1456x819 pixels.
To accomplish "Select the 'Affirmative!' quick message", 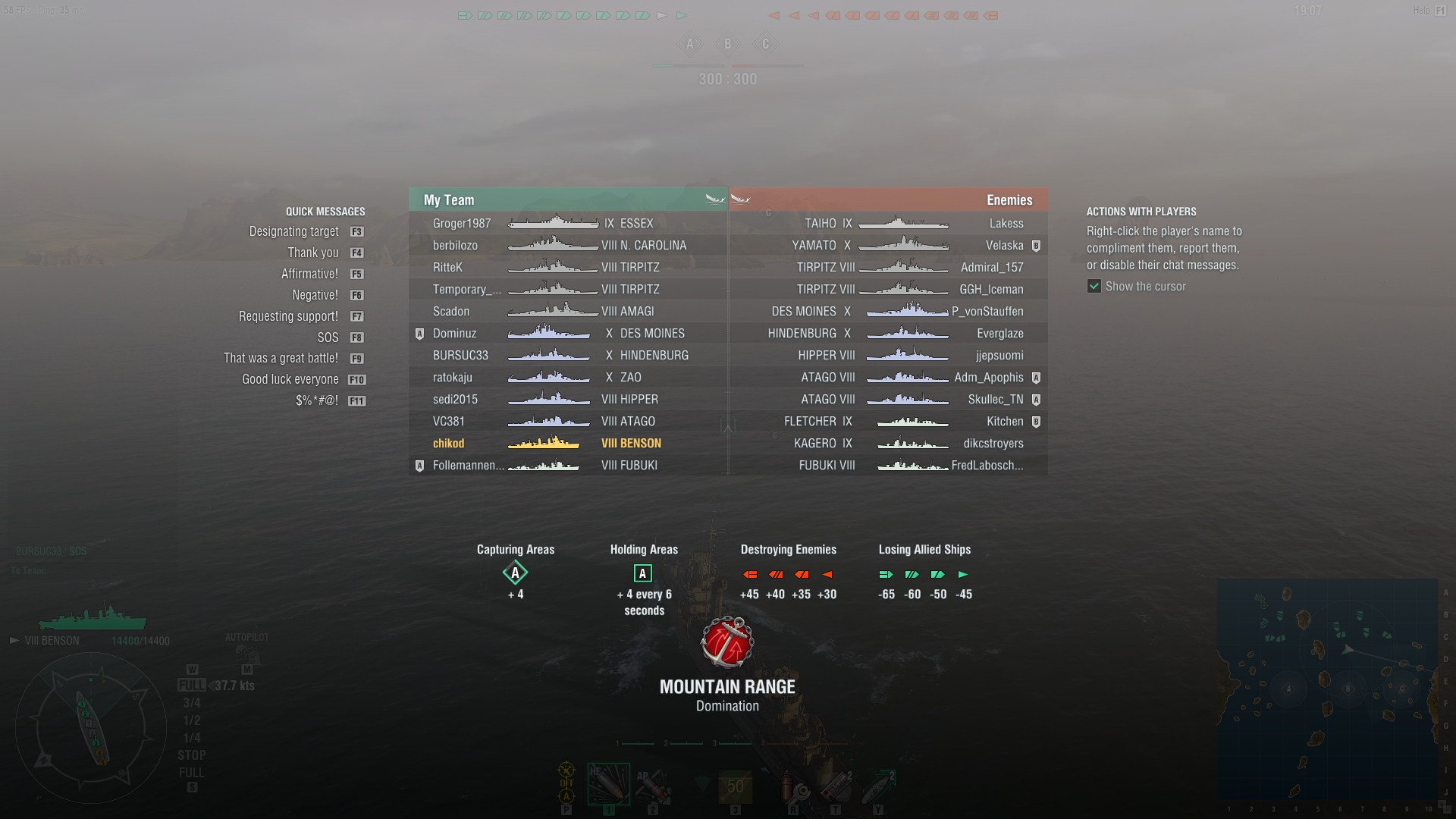I will (x=309, y=274).
